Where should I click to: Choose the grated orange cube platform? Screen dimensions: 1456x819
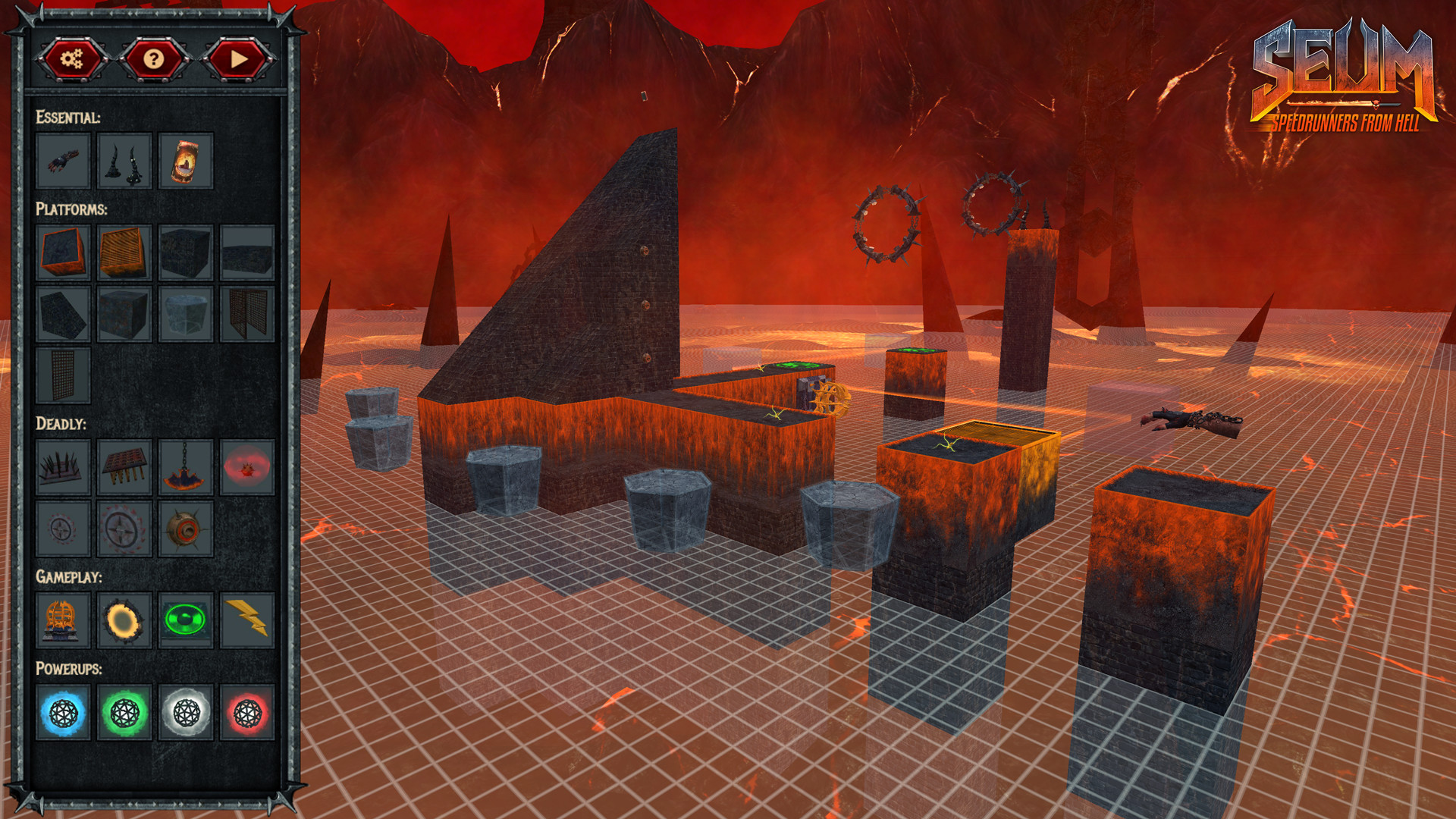pyautogui.click(x=125, y=253)
